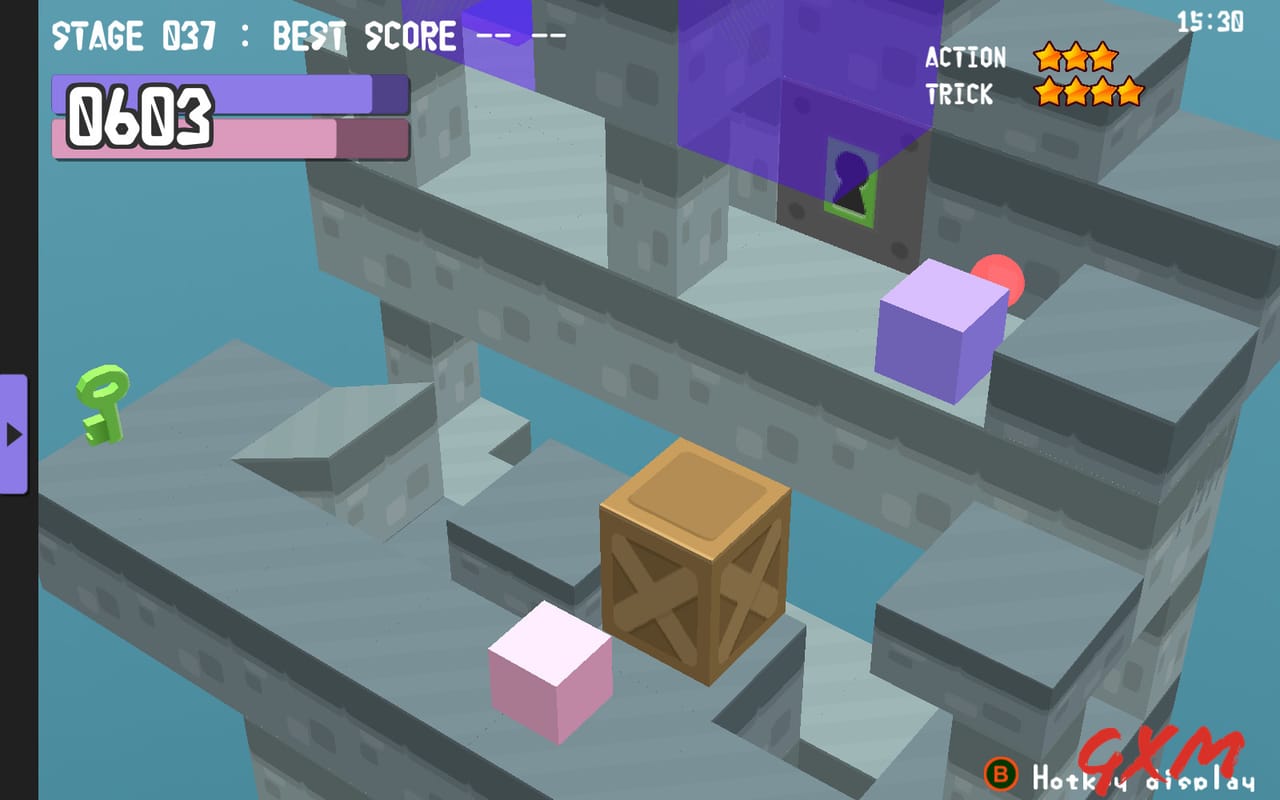Click the small purple cube near the top edge

coord(499,38)
